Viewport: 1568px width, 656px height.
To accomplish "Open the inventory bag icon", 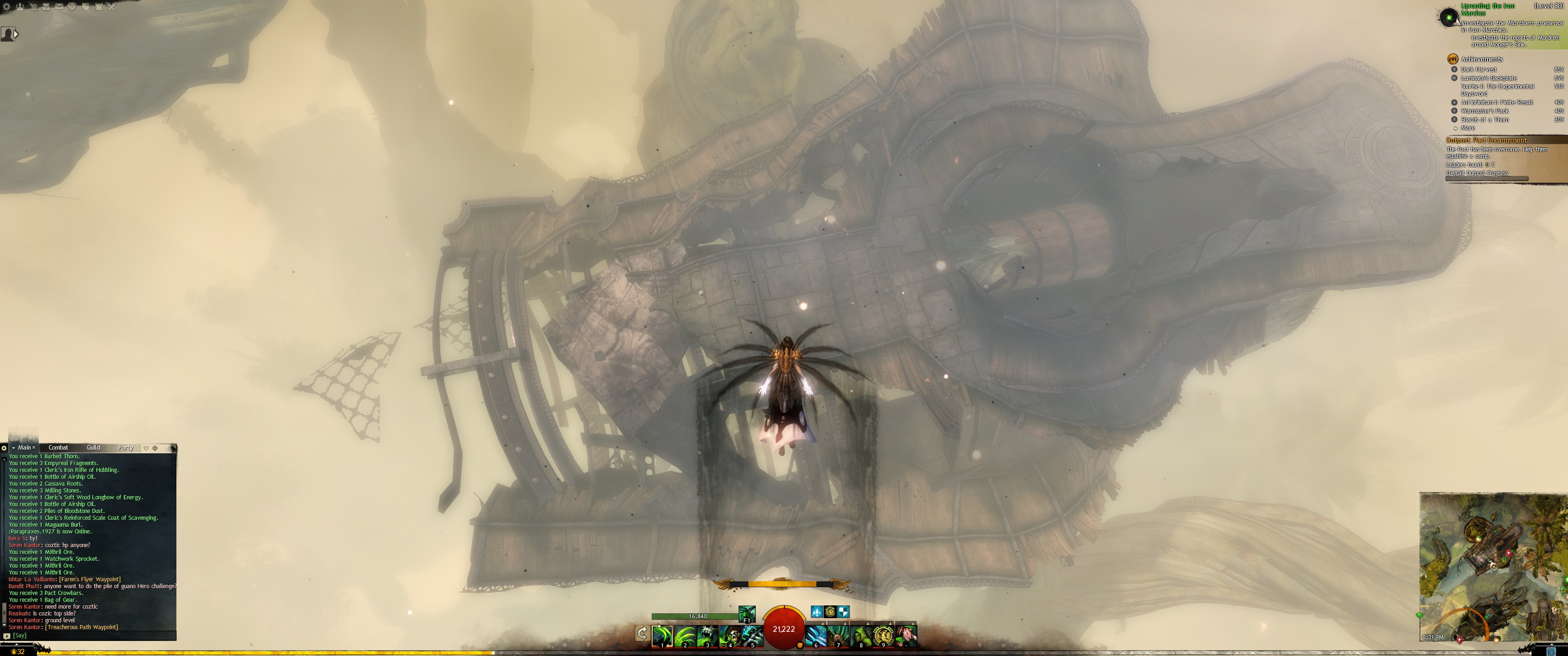I will pos(46,7).
